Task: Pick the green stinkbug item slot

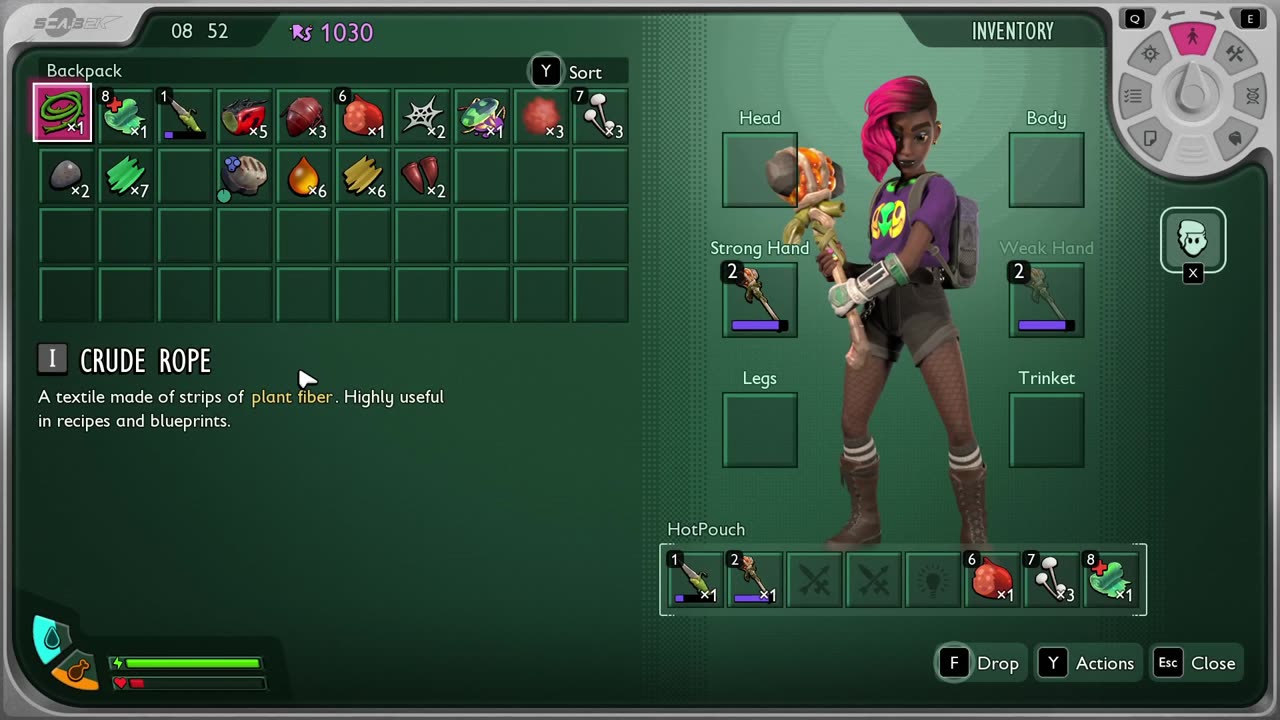Action: coord(482,115)
